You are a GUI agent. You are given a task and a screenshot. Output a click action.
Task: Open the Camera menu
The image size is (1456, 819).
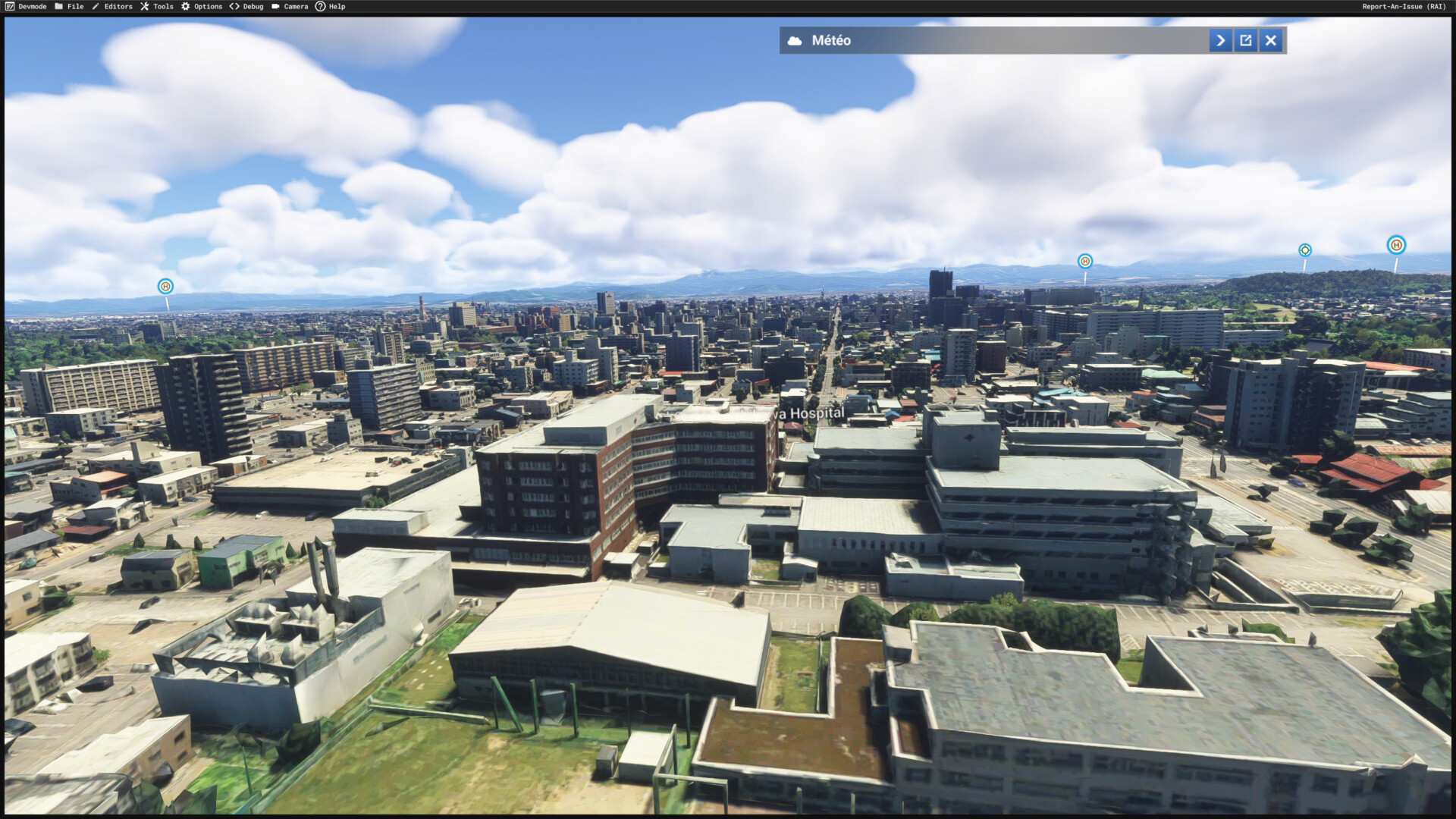pos(290,6)
